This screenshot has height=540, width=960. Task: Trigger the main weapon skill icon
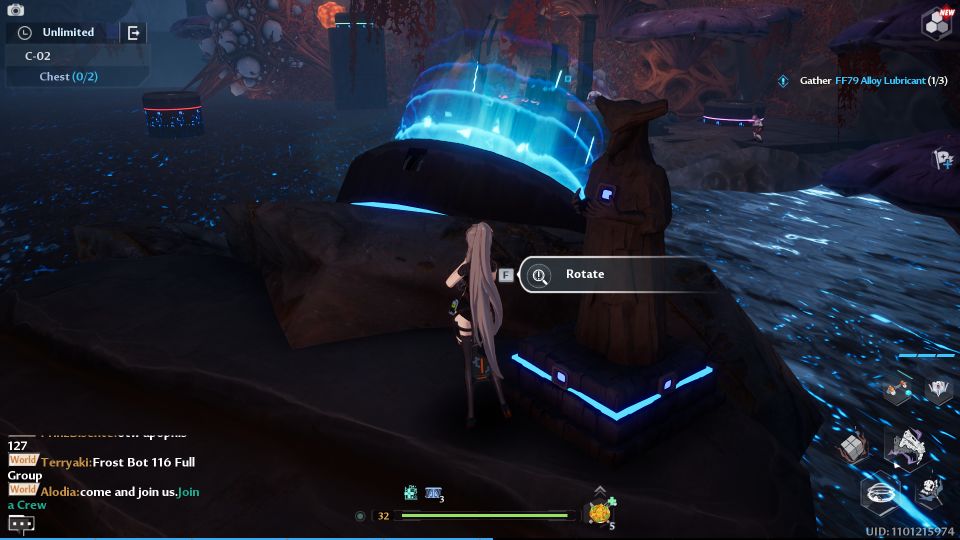907,445
